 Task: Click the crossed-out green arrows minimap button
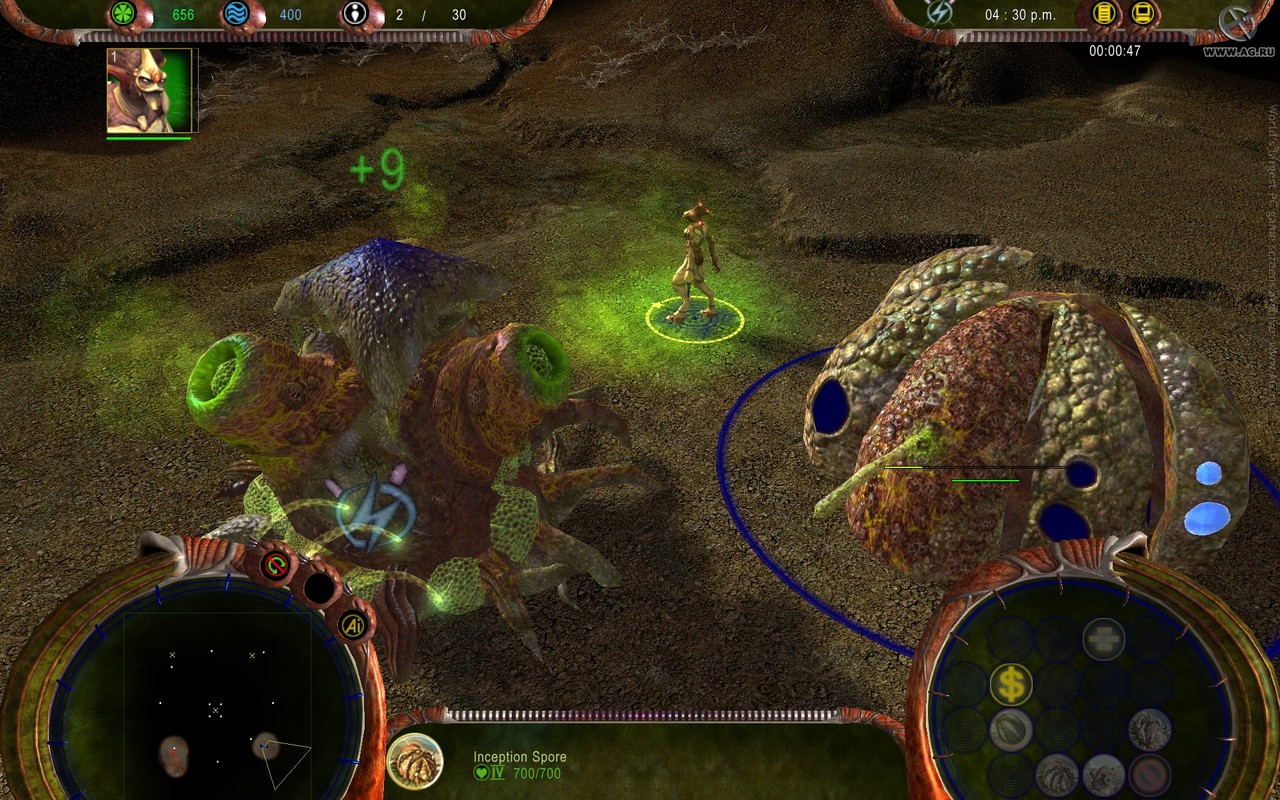click(275, 566)
